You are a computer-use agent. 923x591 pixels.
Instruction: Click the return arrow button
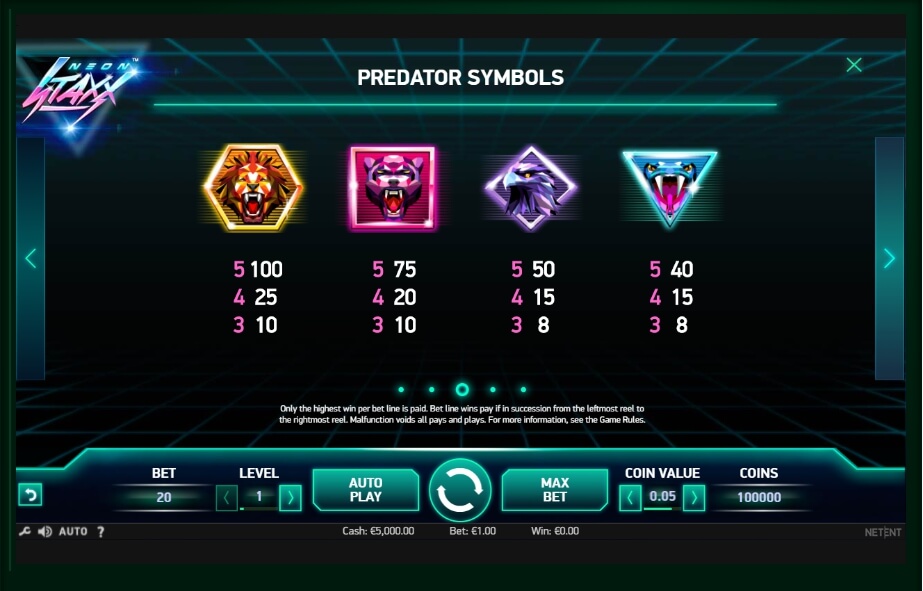pyautogui.click(x=30, y=495)
